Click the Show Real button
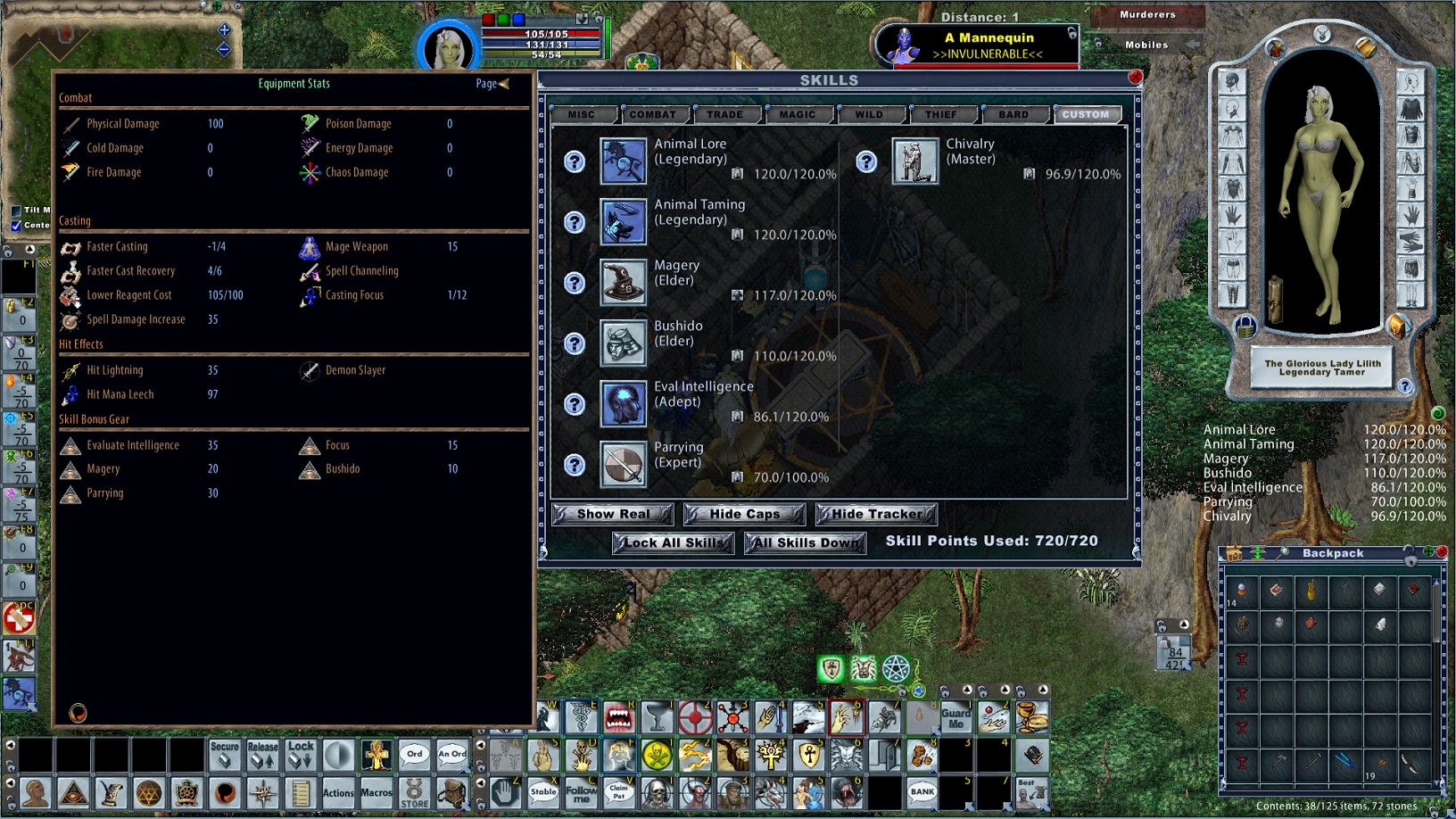1456x819 pixels. tap(612, 514)
